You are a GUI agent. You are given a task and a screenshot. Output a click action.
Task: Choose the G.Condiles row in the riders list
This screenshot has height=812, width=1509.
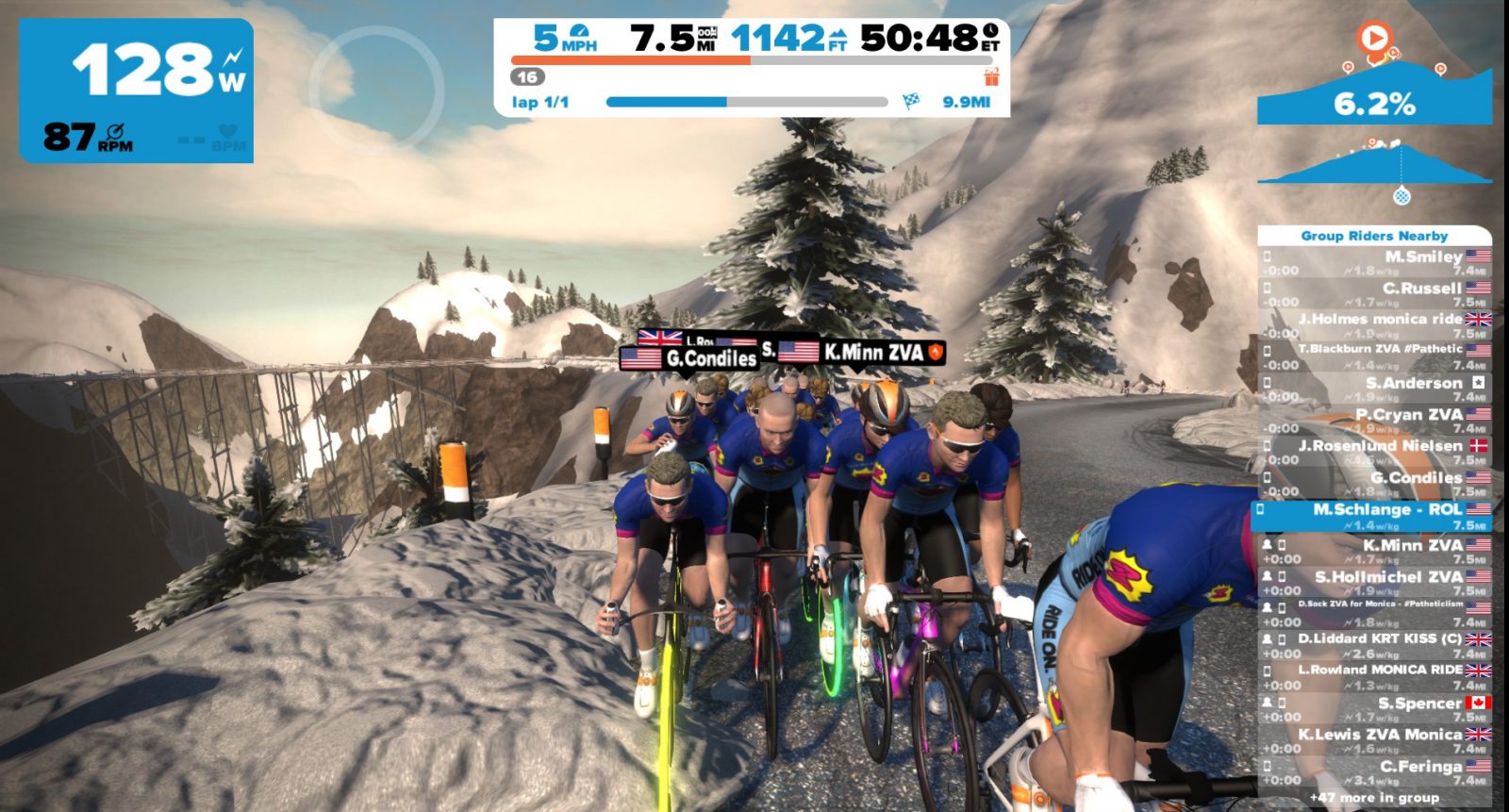click(x=1374, y=484)
